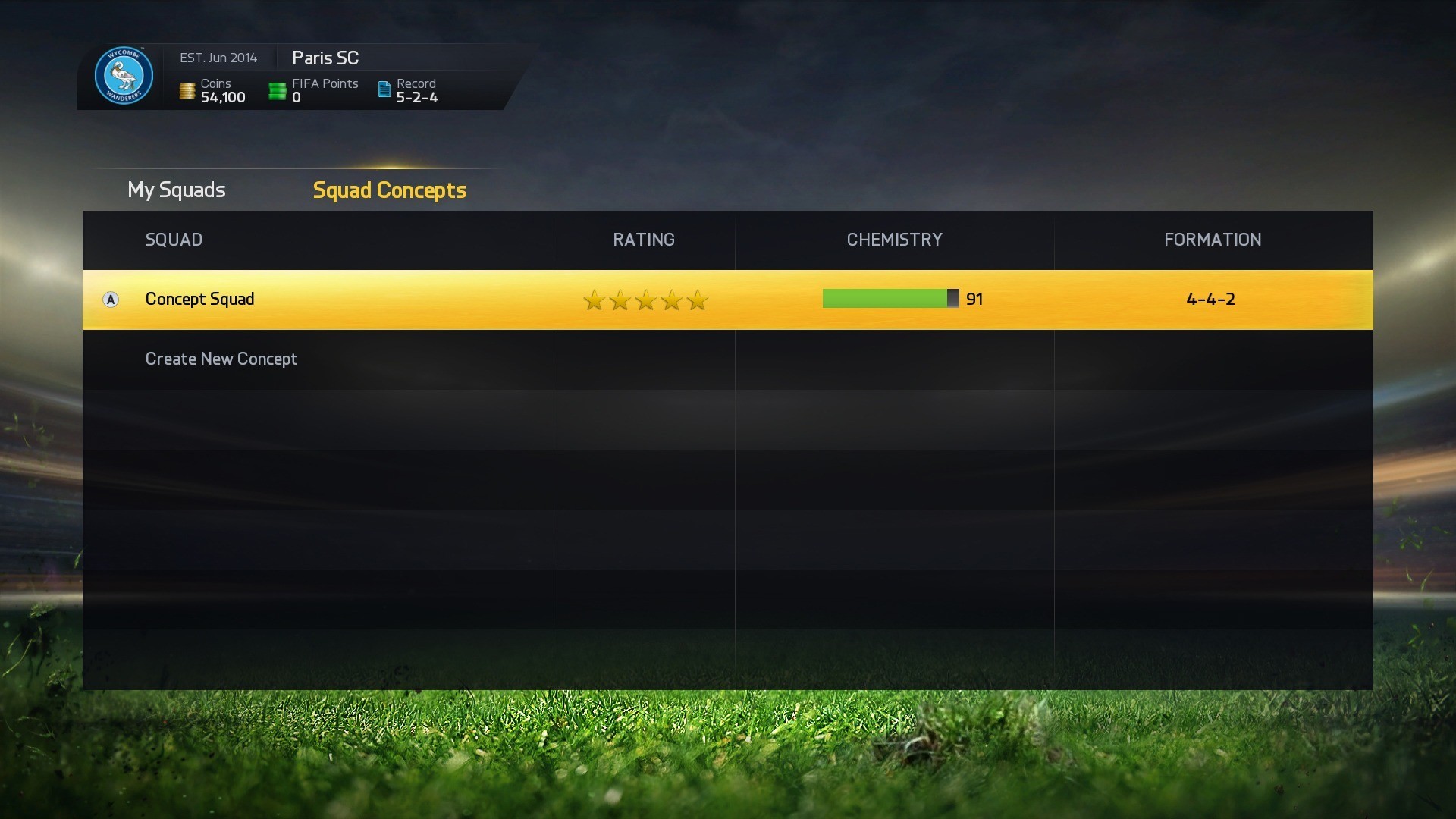Click the third star of Concept Squad rating
The image size is (1456, 819).
pos(645,300)
